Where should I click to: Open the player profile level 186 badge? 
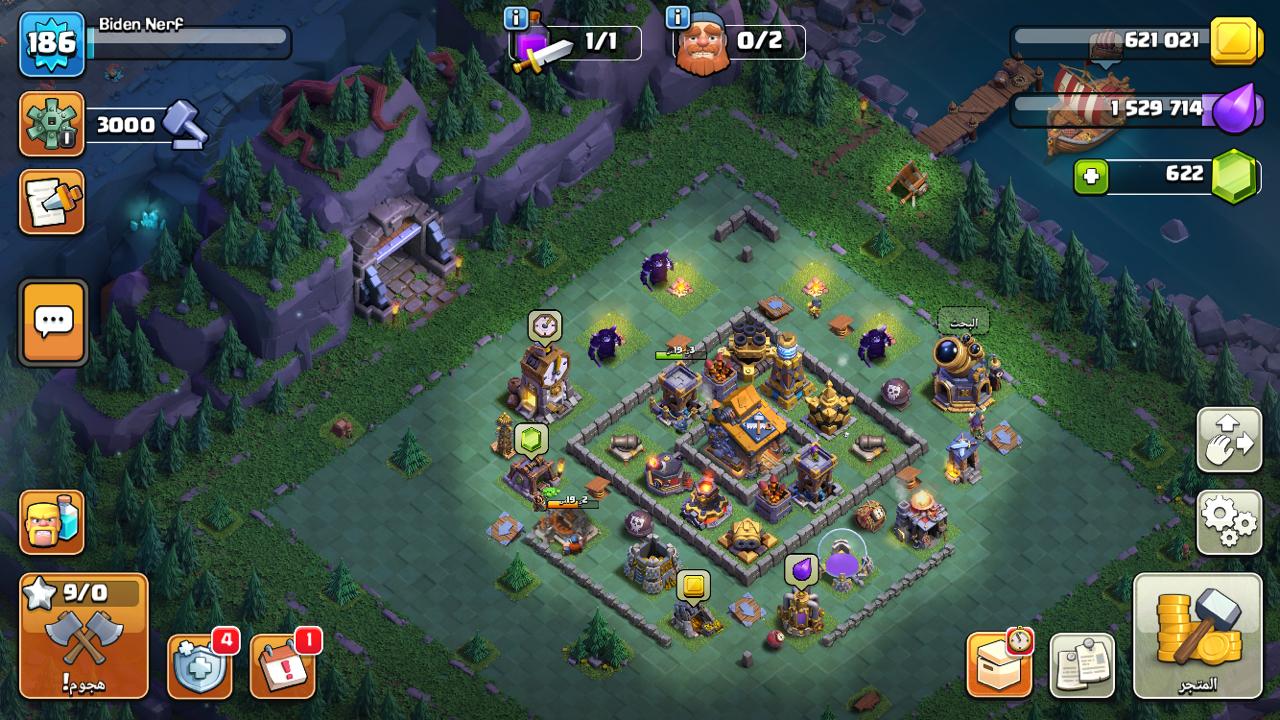click(51, 44)
